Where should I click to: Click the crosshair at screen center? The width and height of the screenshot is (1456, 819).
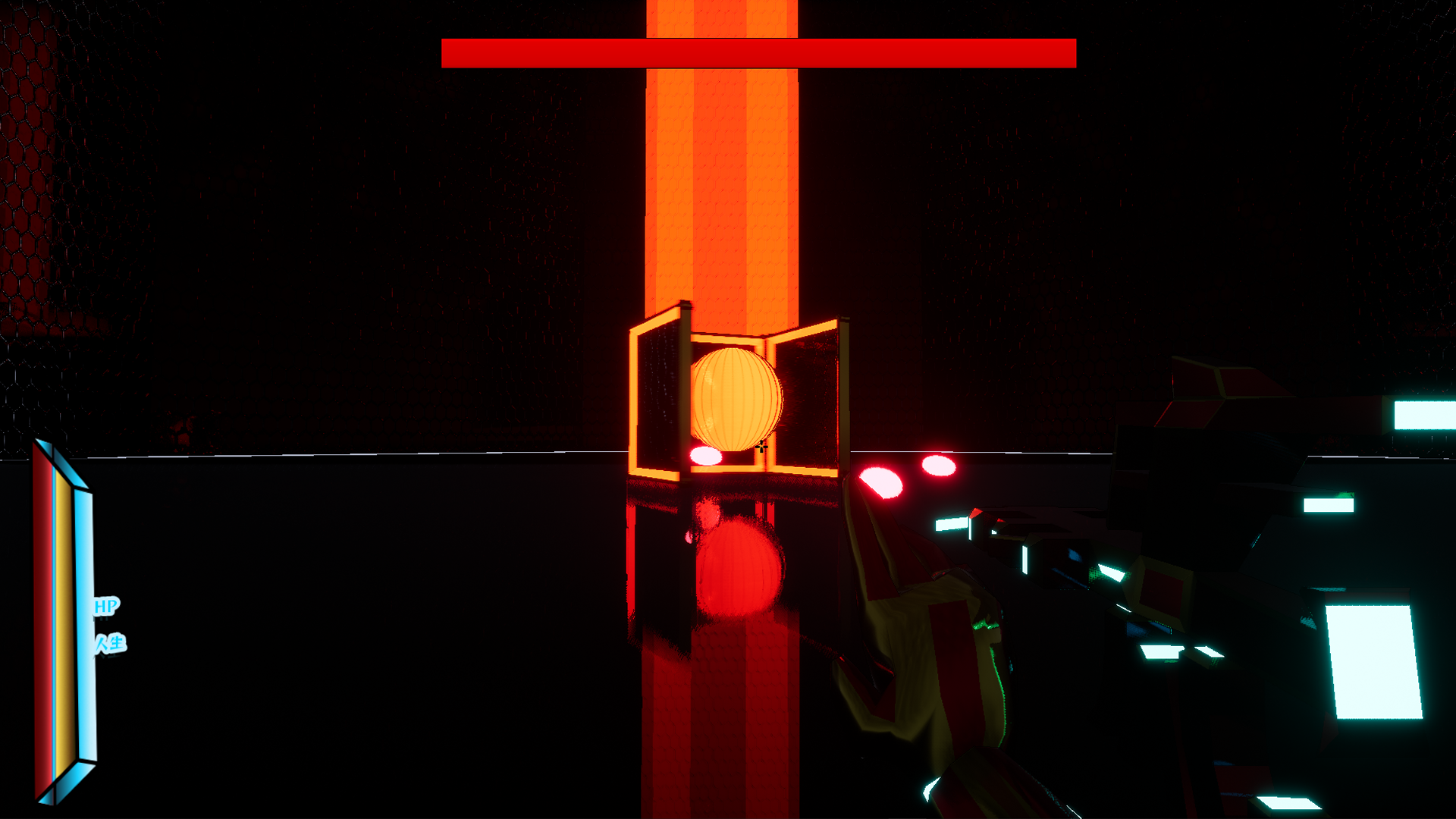click(x=761, y=447)
